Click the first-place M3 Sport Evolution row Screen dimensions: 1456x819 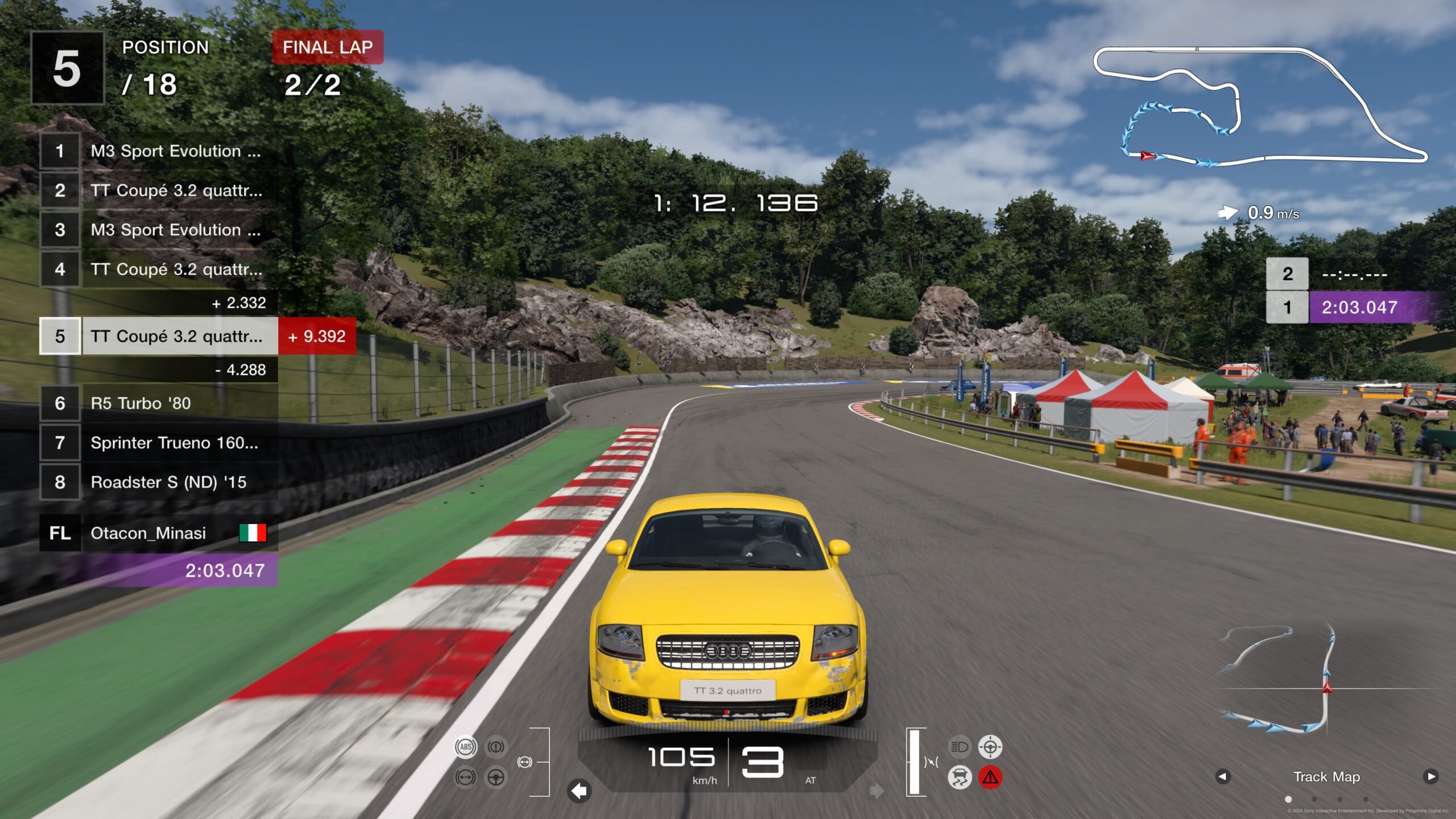[158, 151]
